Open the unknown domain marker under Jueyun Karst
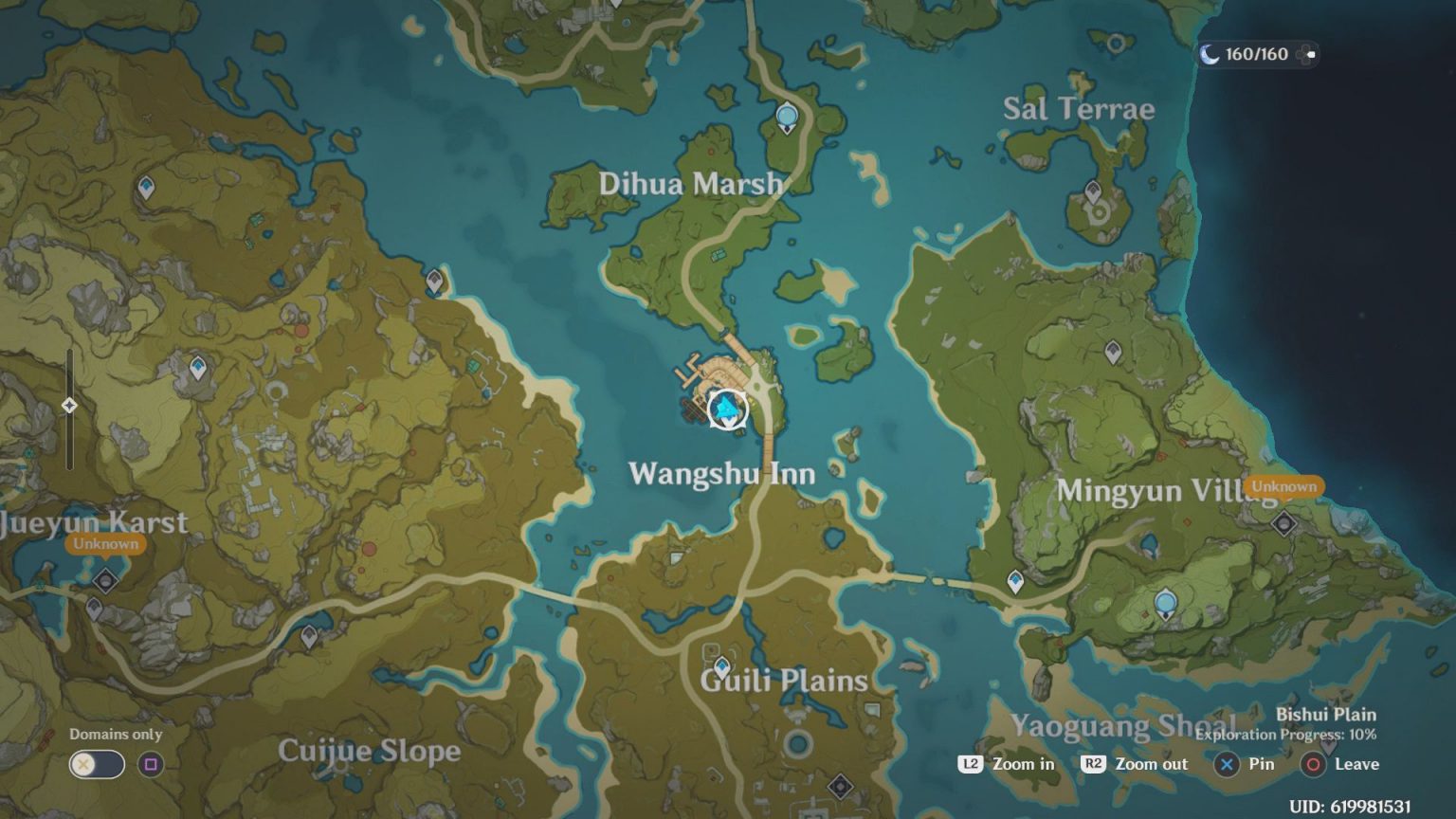This screenshot has width=1456, height=819. pyautogui.click(x=105, y=579)
